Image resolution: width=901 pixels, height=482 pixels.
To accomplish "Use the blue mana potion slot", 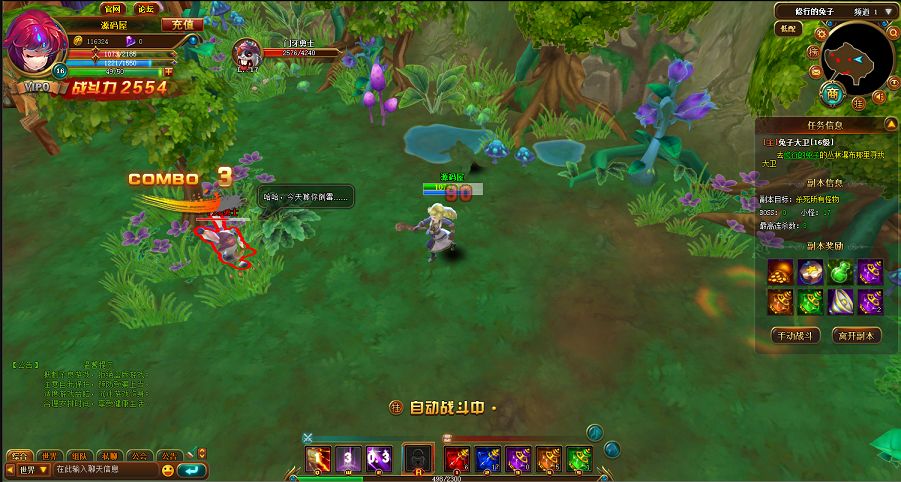I will tap(488, 458).
